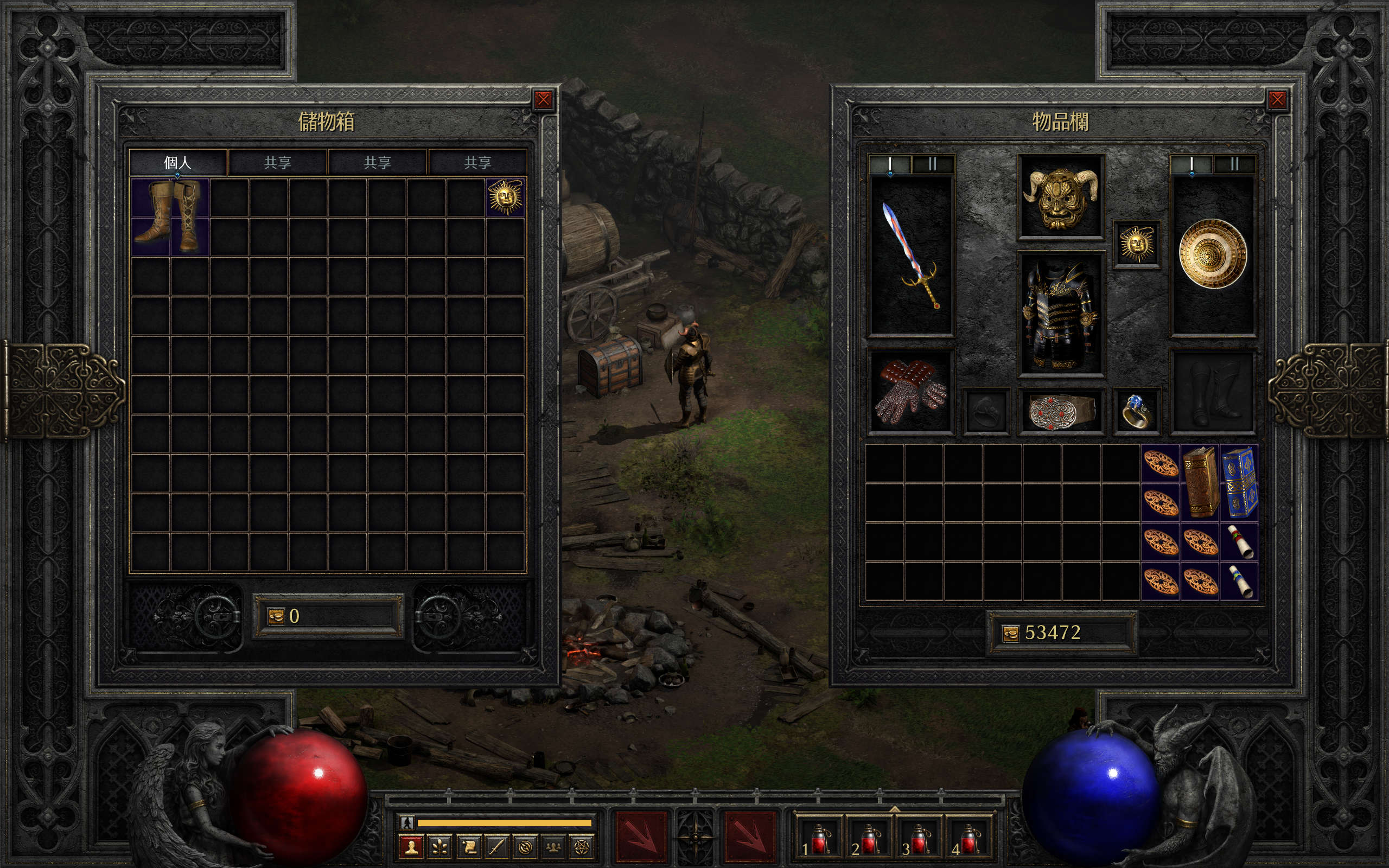Select the golden horned mask helmet
The width and height of the screenshot is (1389, 868).
(x=1061, y=197)
